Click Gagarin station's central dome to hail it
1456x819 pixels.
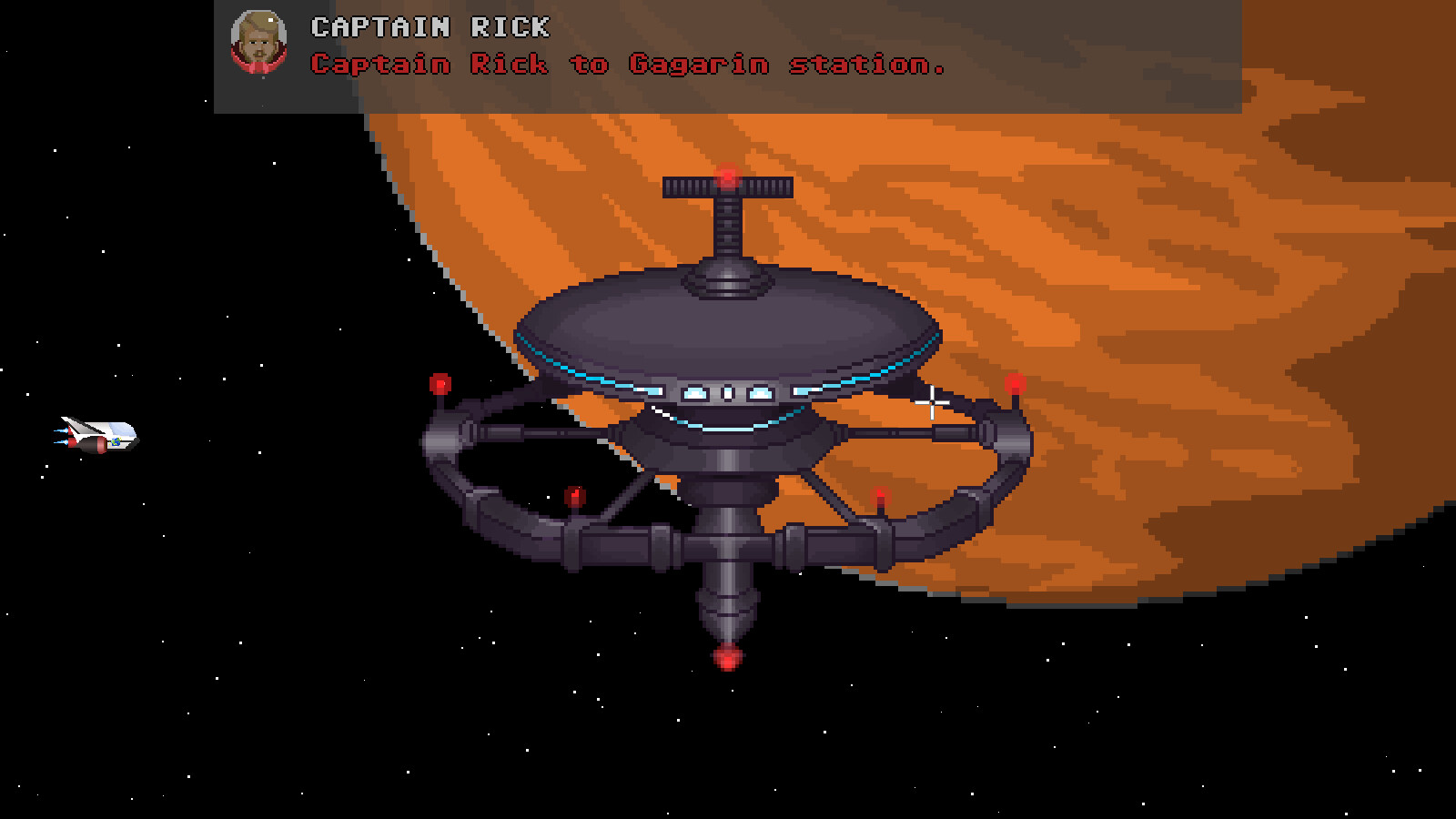click(x=728, y=318)
